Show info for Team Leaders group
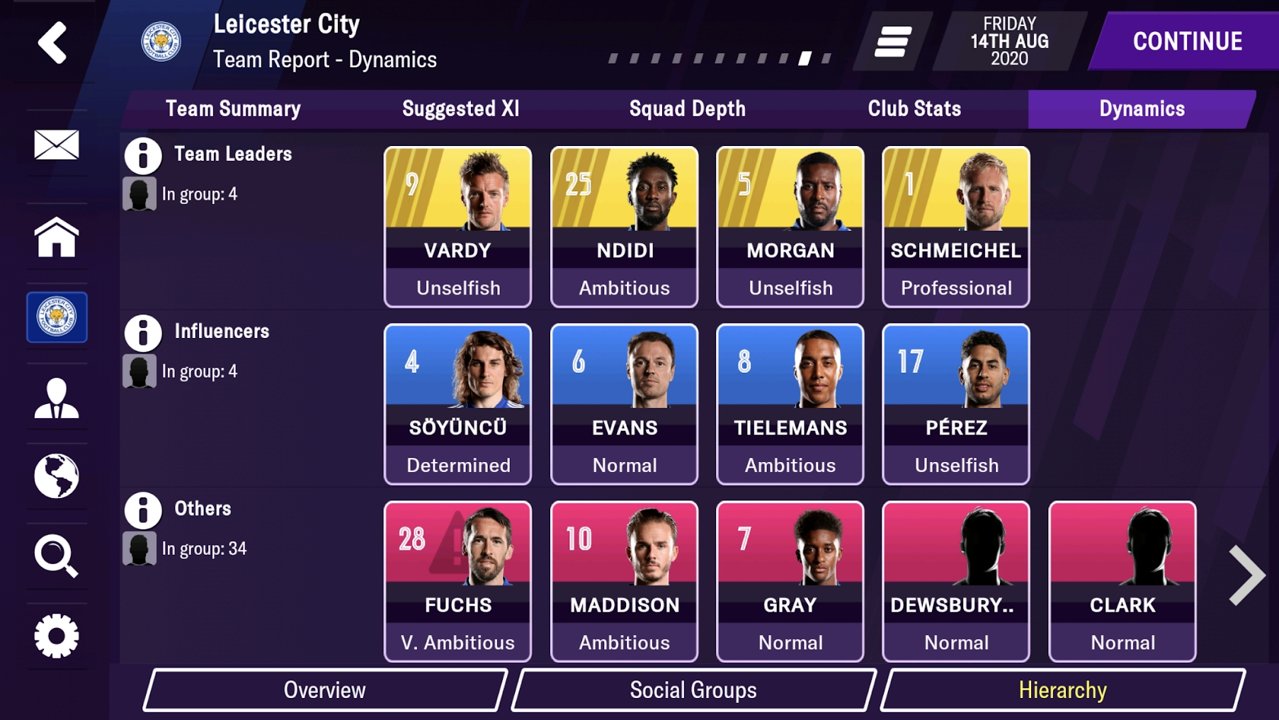The image size is (1279, 720). [x=143, y=156]
